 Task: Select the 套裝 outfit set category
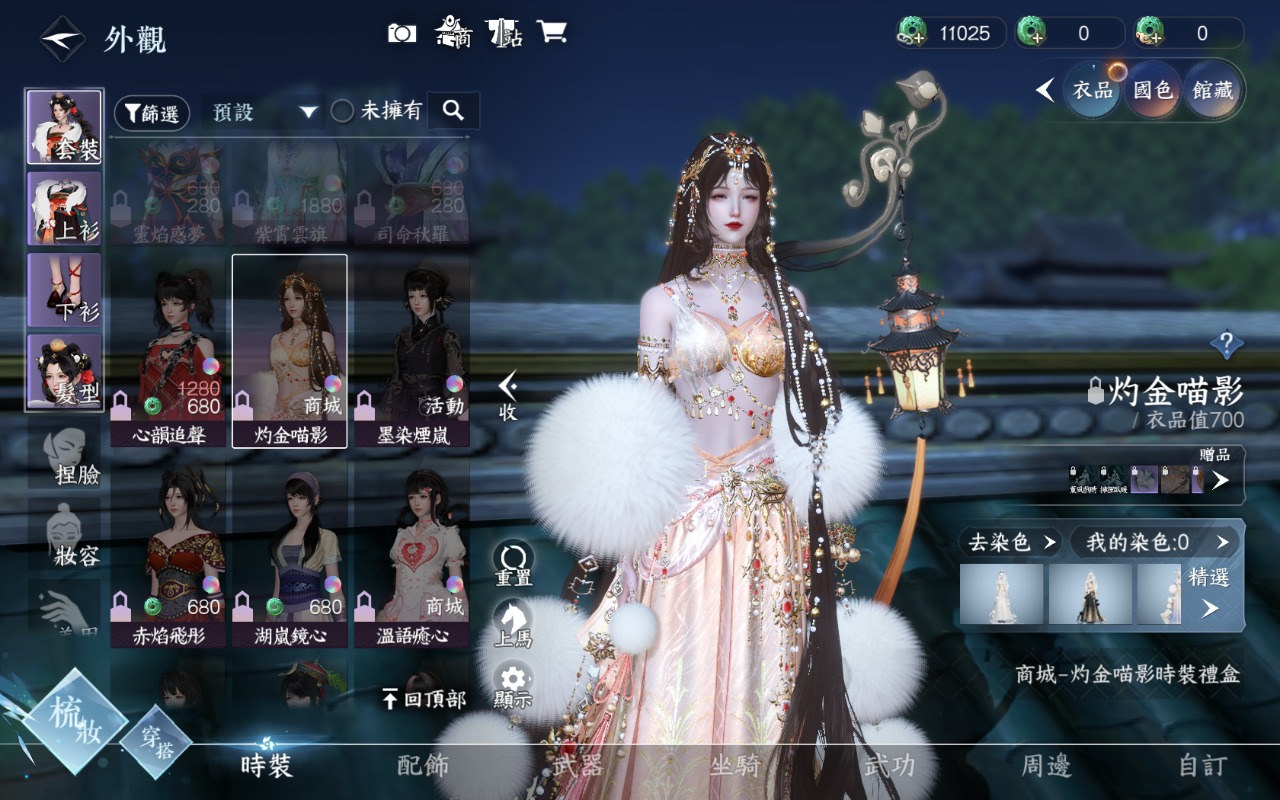click(x=64, y=127)
